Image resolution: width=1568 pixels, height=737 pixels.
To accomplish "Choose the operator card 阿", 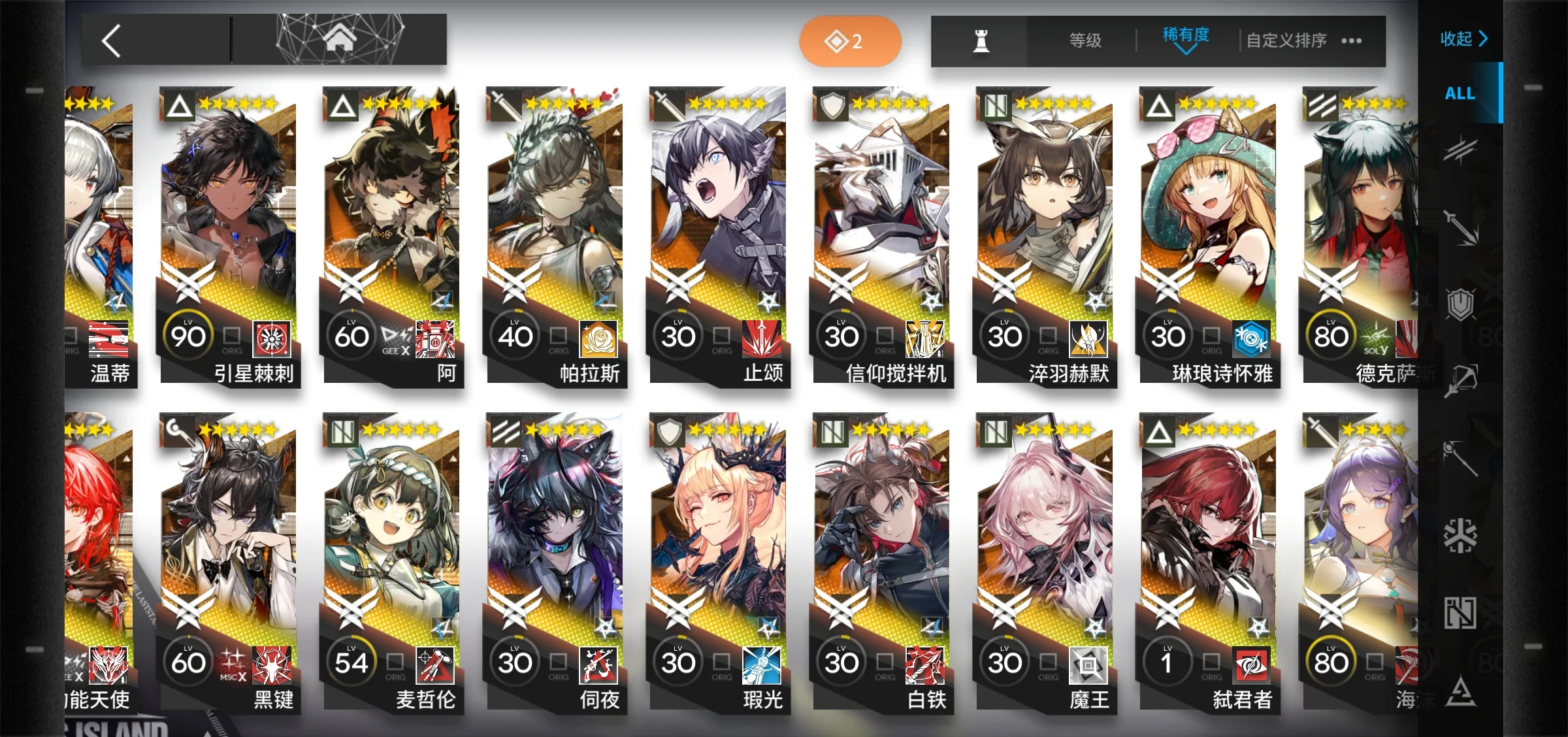I will (x=392, y=235).
